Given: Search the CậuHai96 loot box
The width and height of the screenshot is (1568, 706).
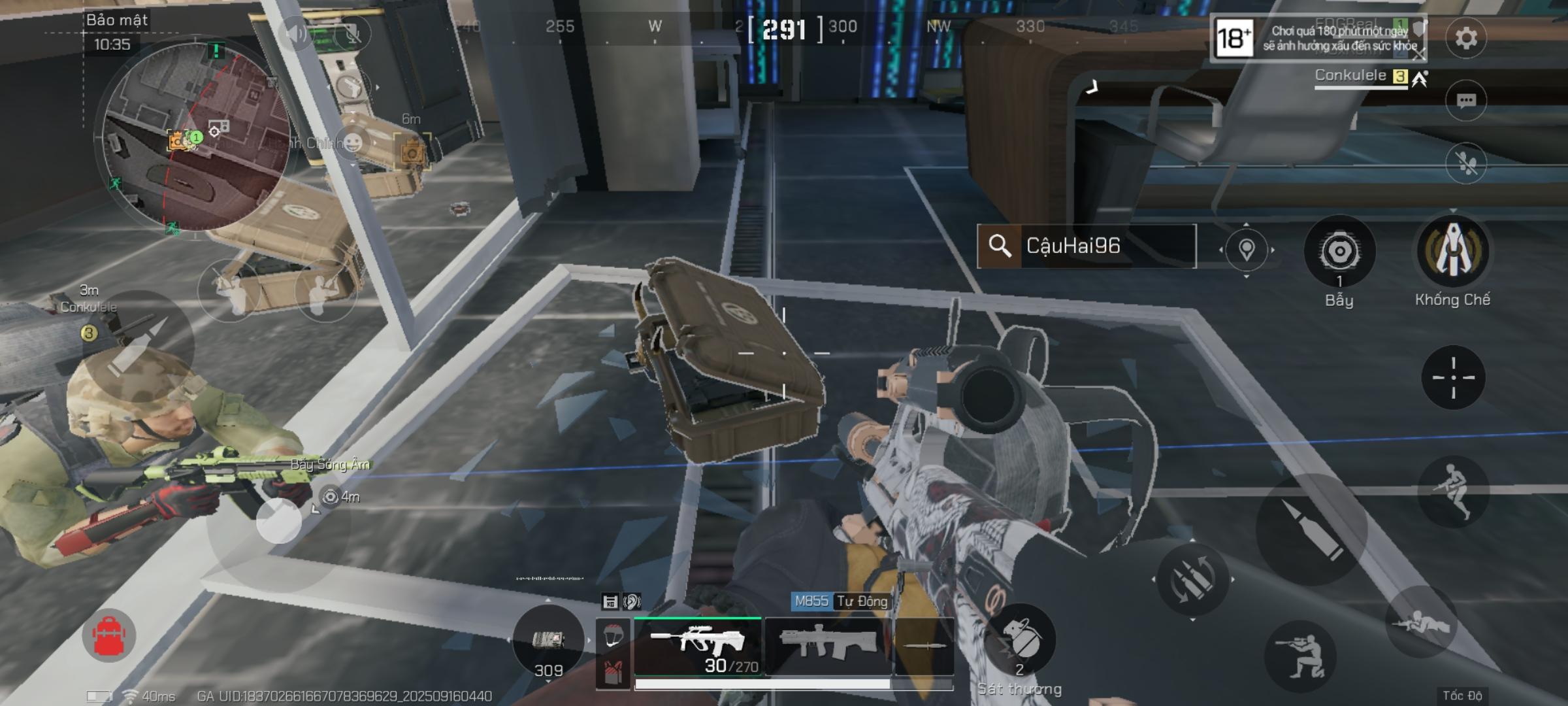Looking at the screenshot, I should pos(1086,246).
